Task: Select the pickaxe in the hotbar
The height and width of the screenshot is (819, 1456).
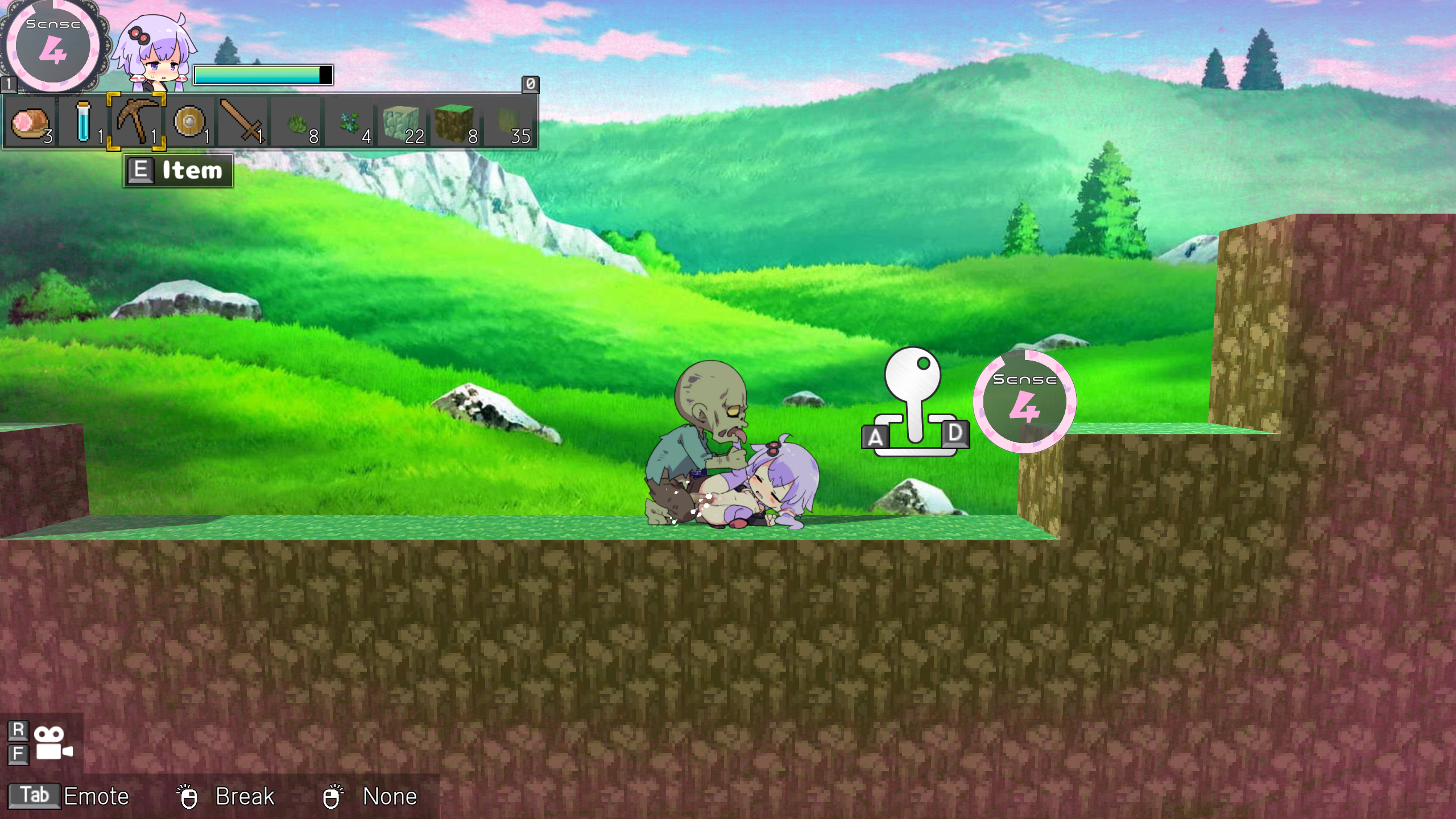Action: (136, 122)
